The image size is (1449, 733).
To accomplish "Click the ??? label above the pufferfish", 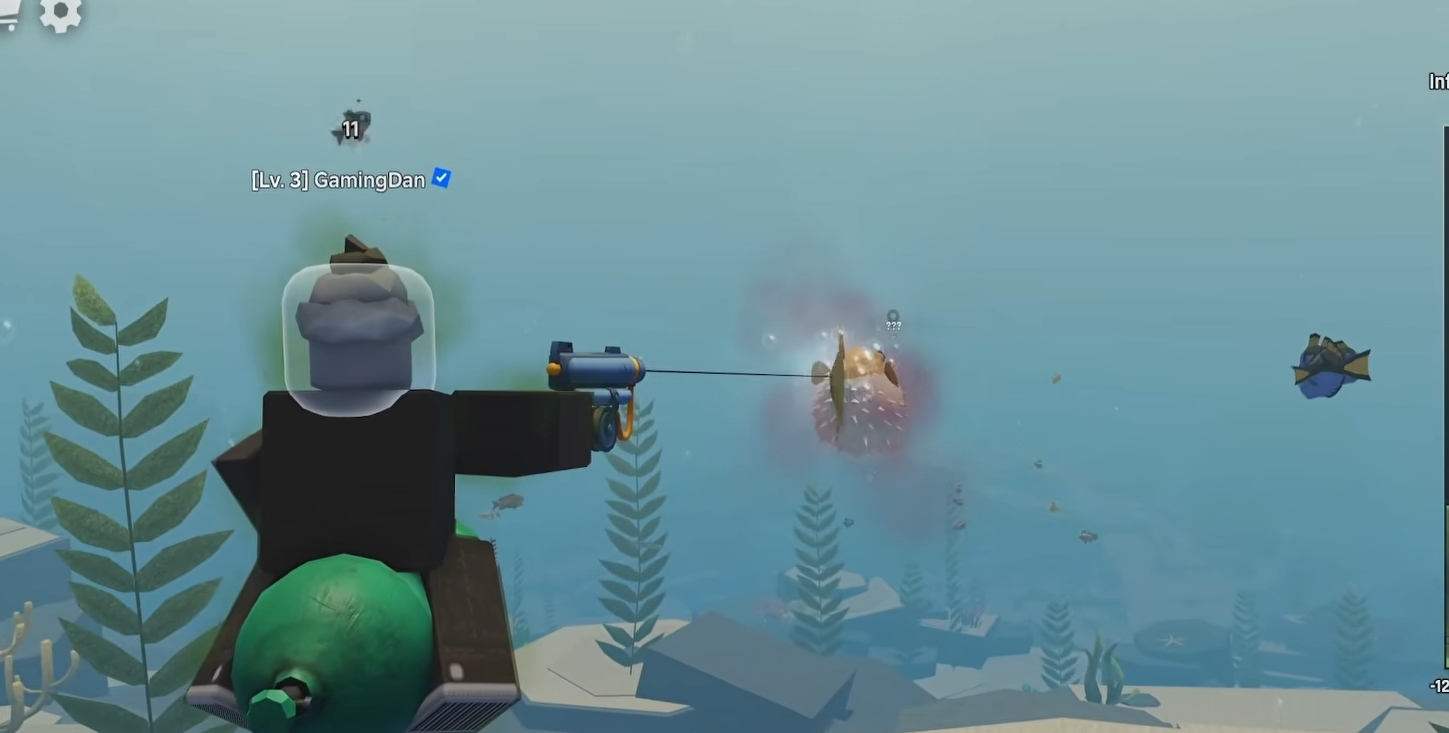I will 892,323.
